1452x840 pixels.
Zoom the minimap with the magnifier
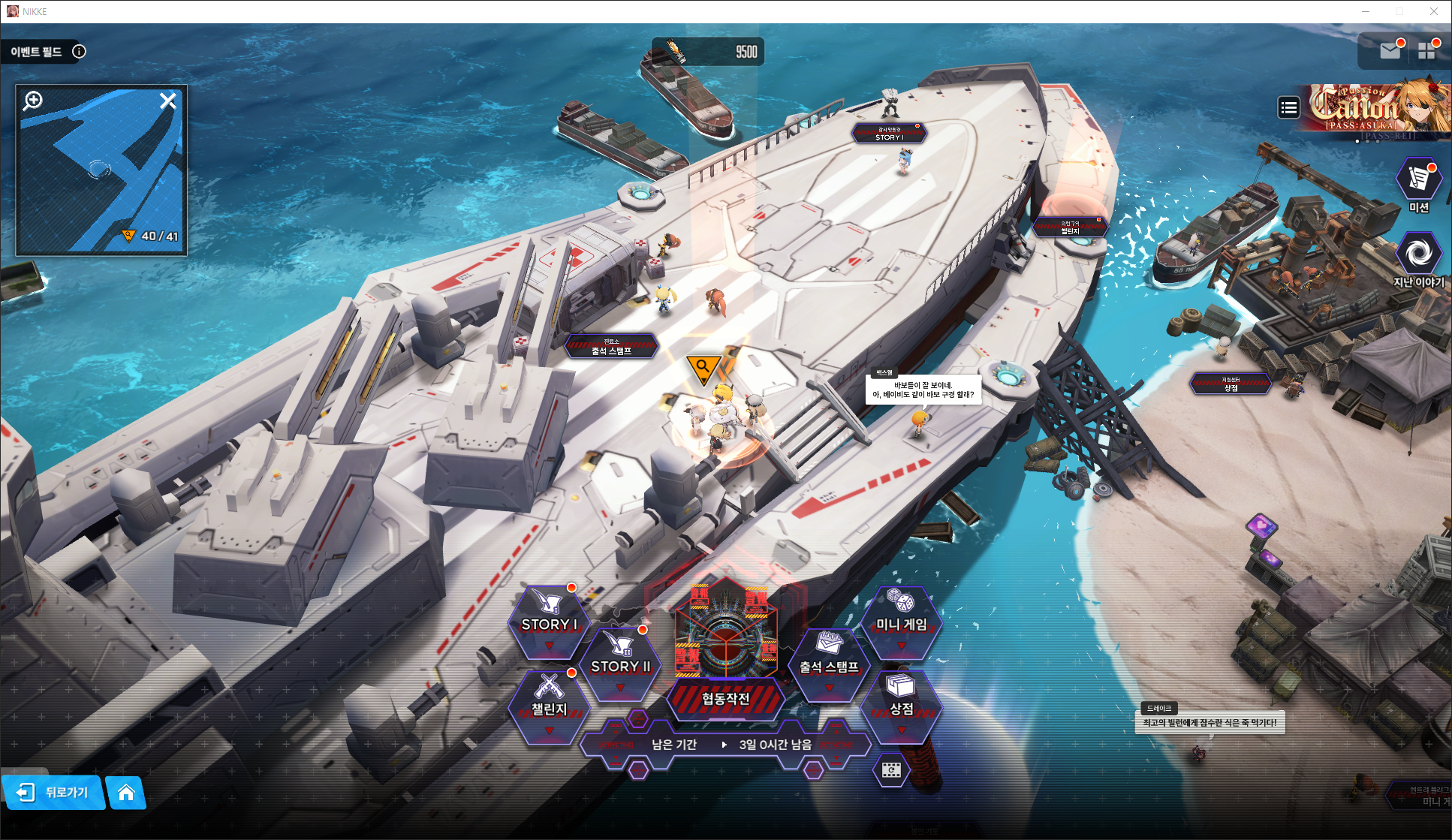point(33,101)
